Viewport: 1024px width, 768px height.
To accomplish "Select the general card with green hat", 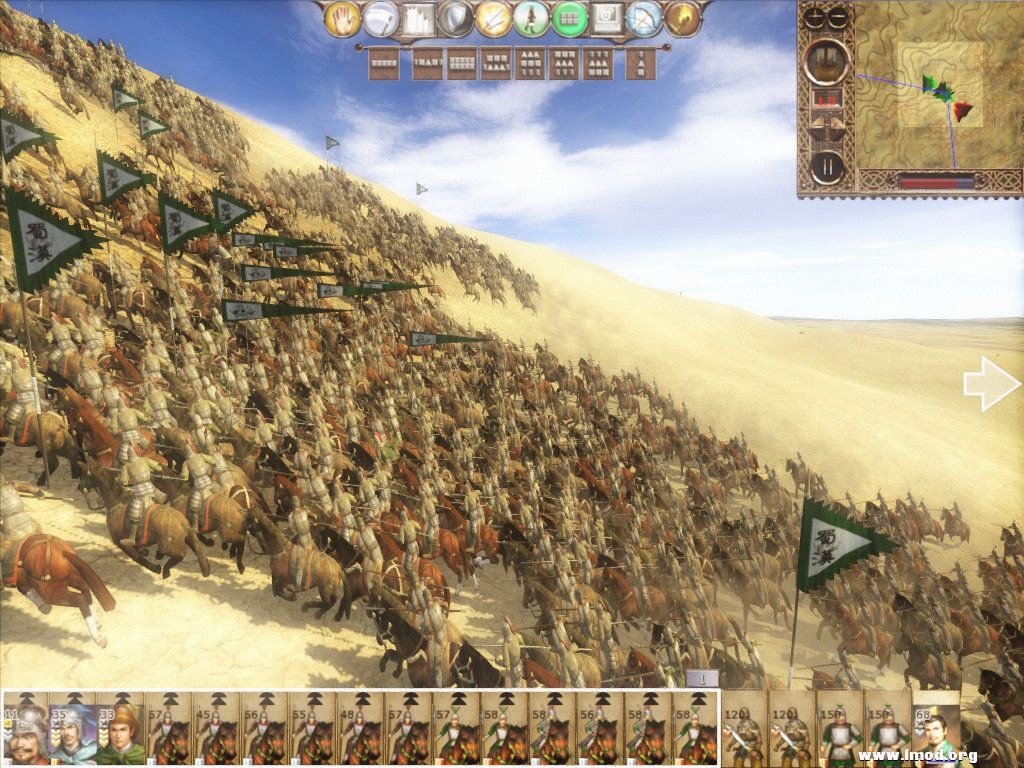I will pos(121,732).
